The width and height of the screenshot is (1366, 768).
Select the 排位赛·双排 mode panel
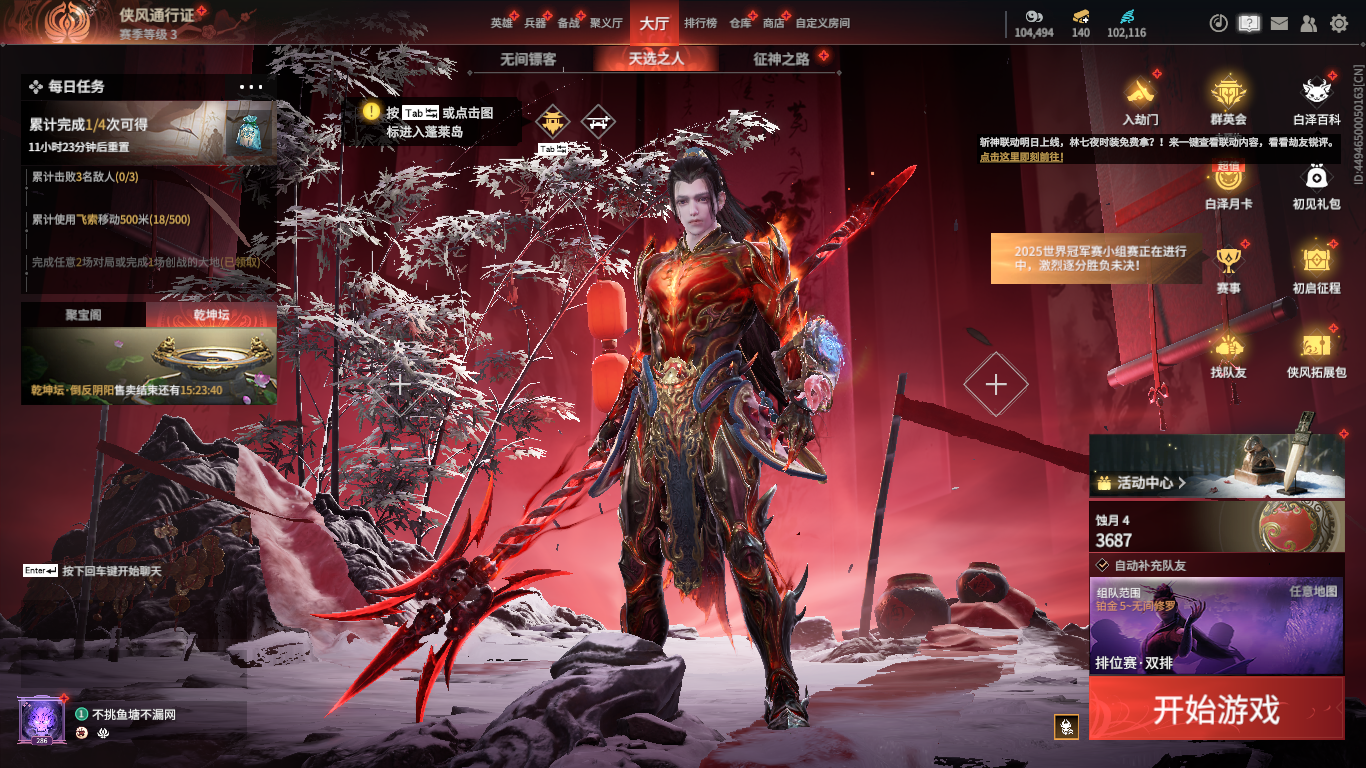[1216, 625]
